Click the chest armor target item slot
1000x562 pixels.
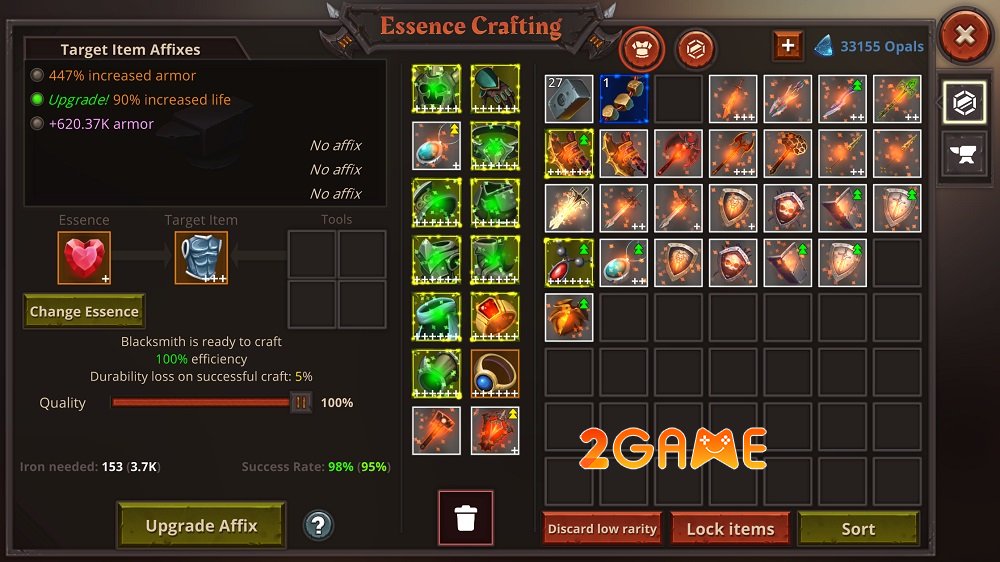point(201,257)
